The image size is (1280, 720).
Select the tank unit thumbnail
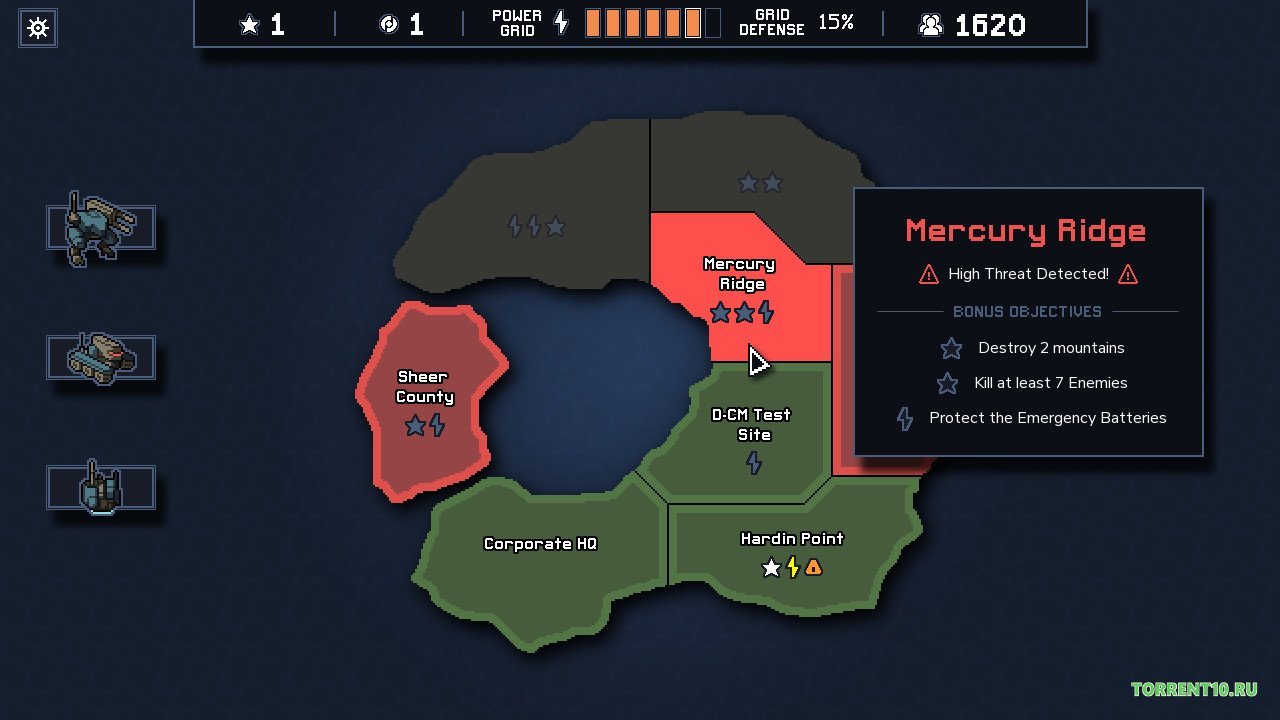100,358
